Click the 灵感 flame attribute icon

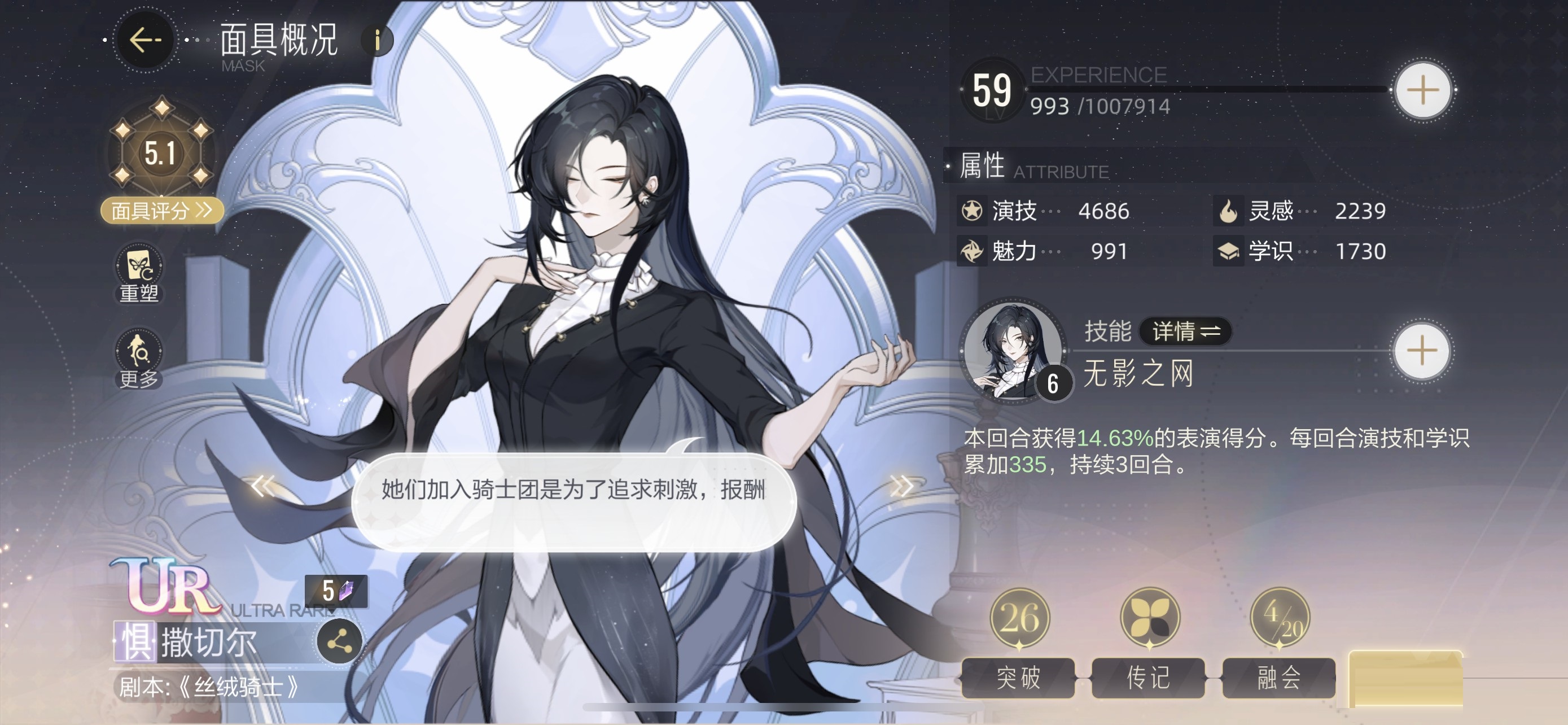pos(1228,210)
